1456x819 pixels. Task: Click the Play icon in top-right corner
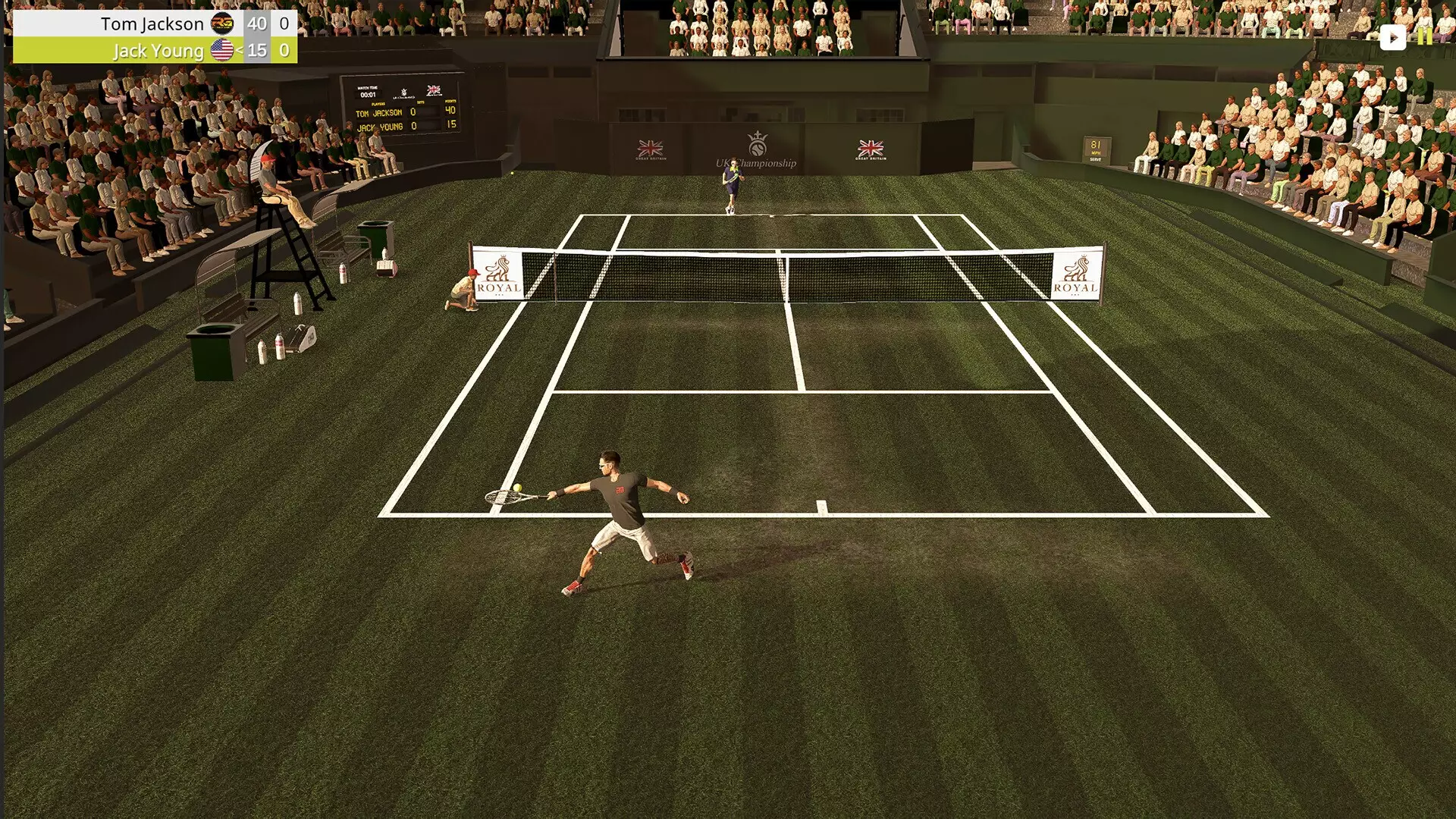pyautogui.click(x=1394, y=36)
